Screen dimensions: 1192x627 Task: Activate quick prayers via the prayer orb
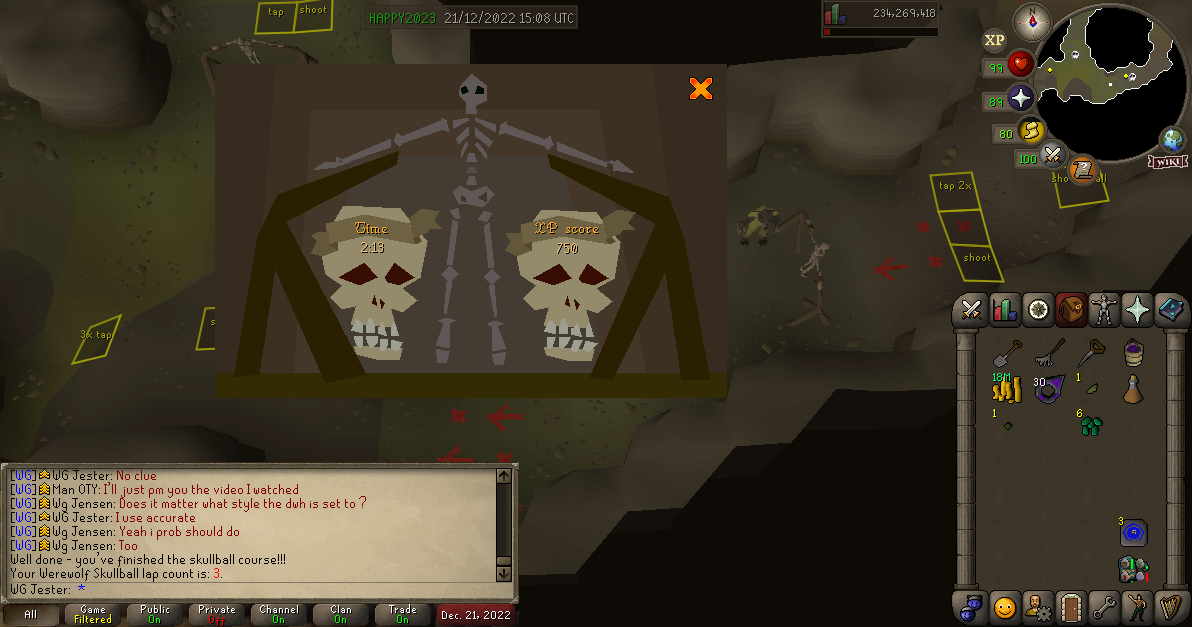[1020, 98]
